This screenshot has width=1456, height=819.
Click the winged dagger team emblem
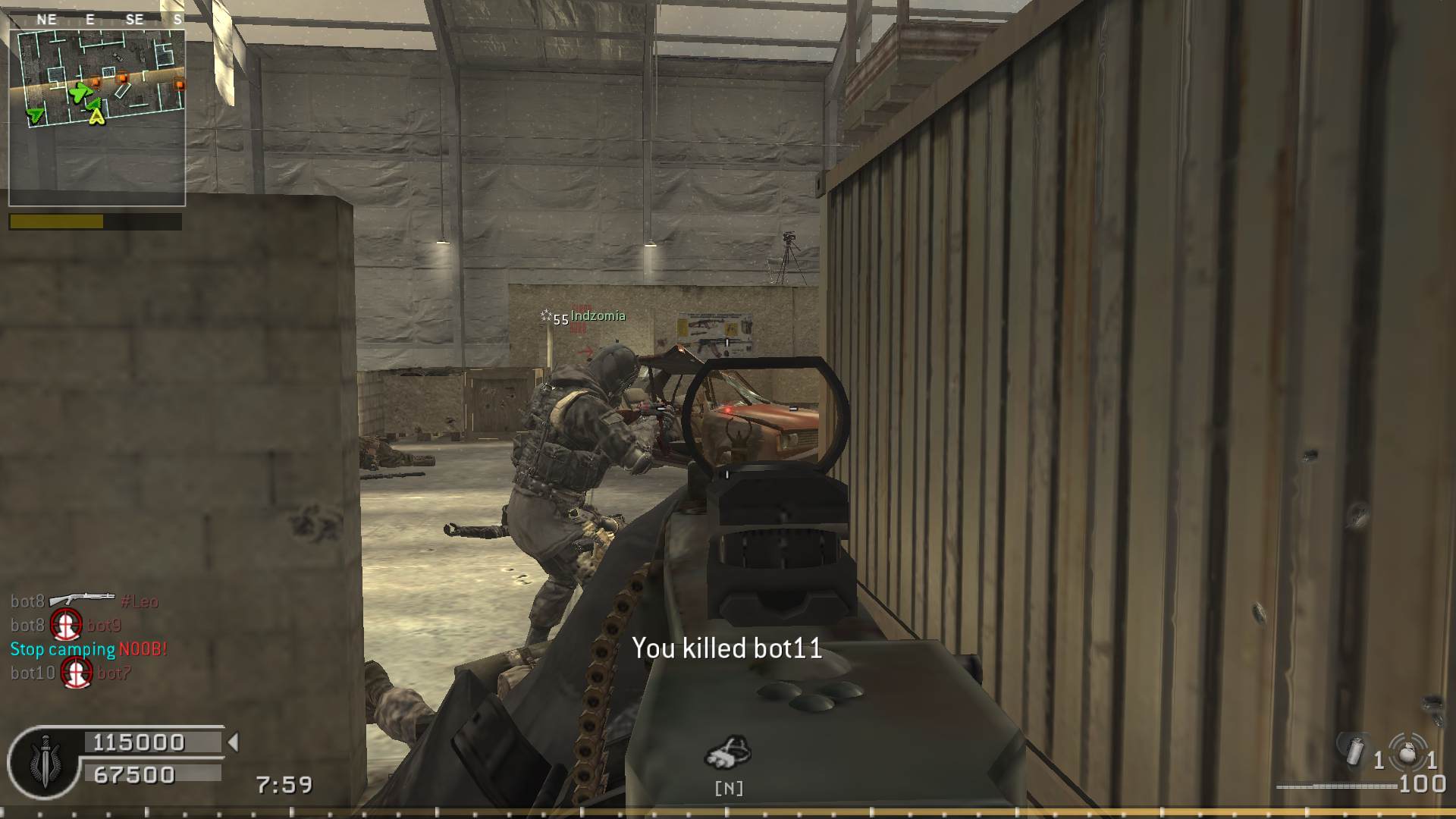point(45,762)
